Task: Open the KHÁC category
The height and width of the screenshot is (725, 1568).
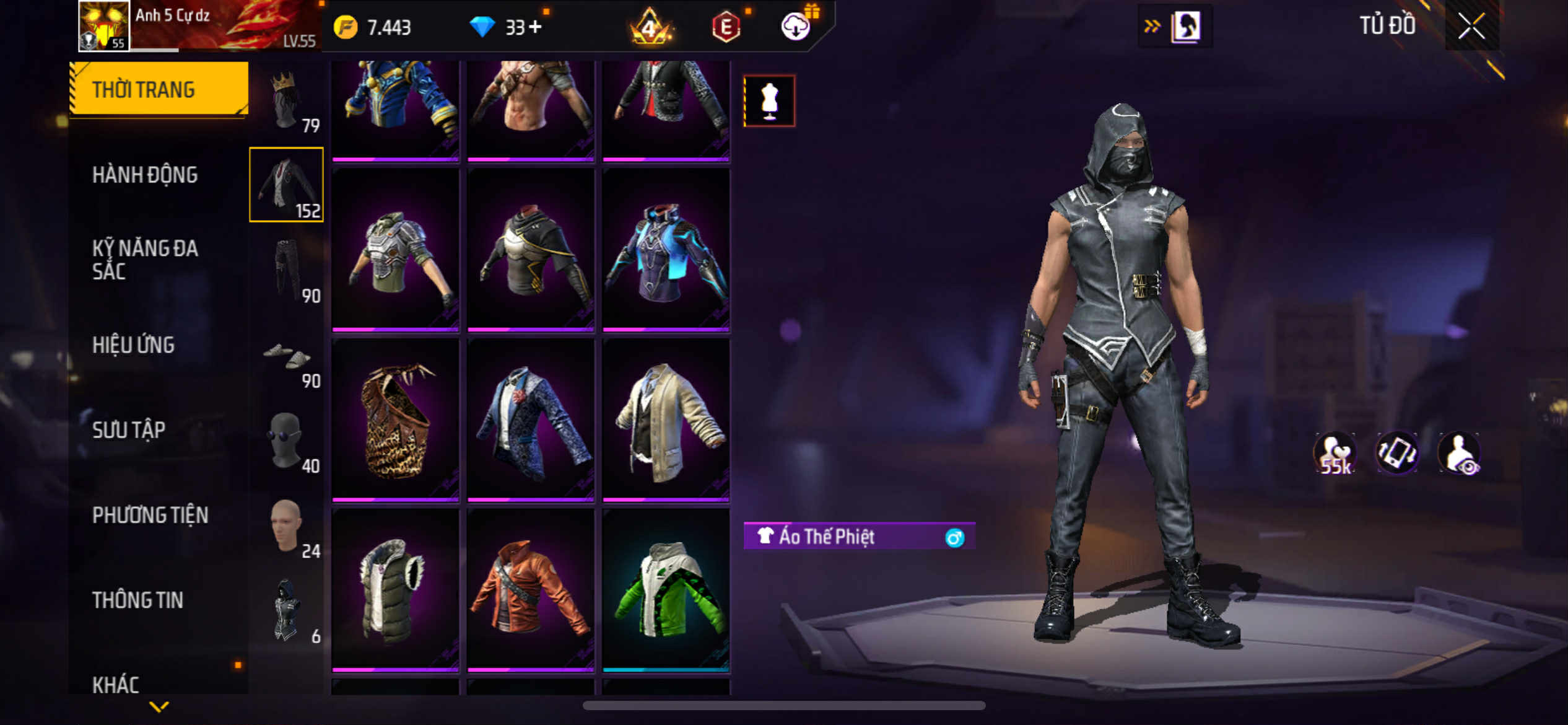Action: coord(116,685)
